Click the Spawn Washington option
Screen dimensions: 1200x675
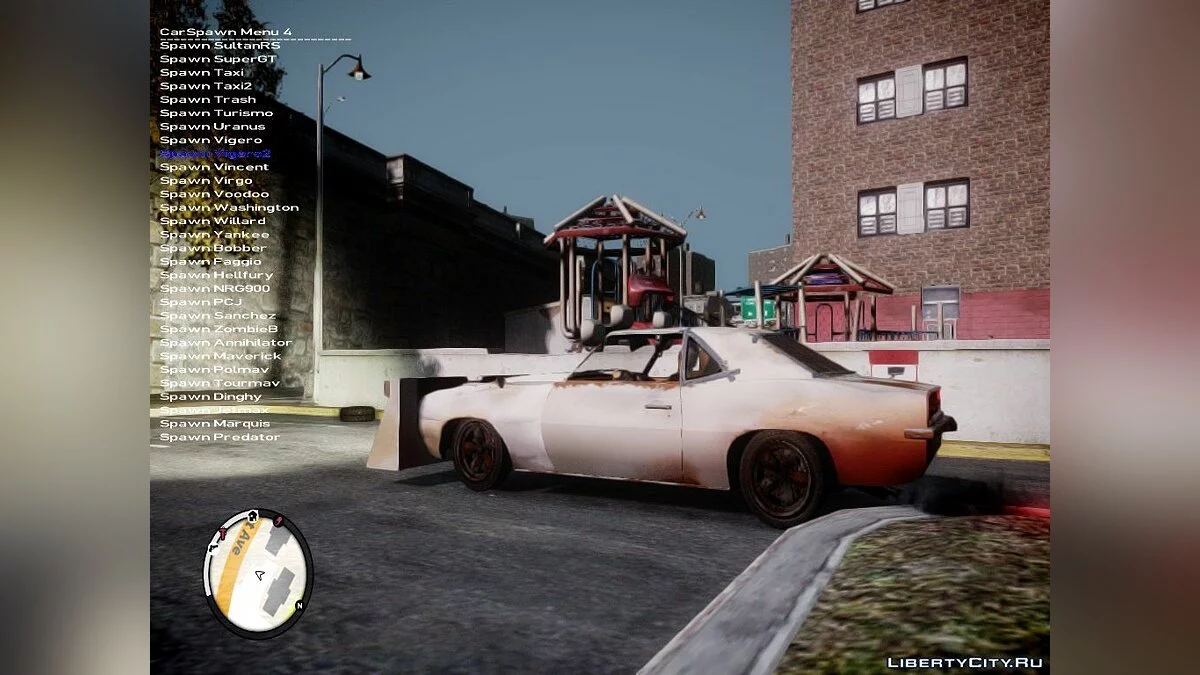pyautogui.click(x=229, y=207)
